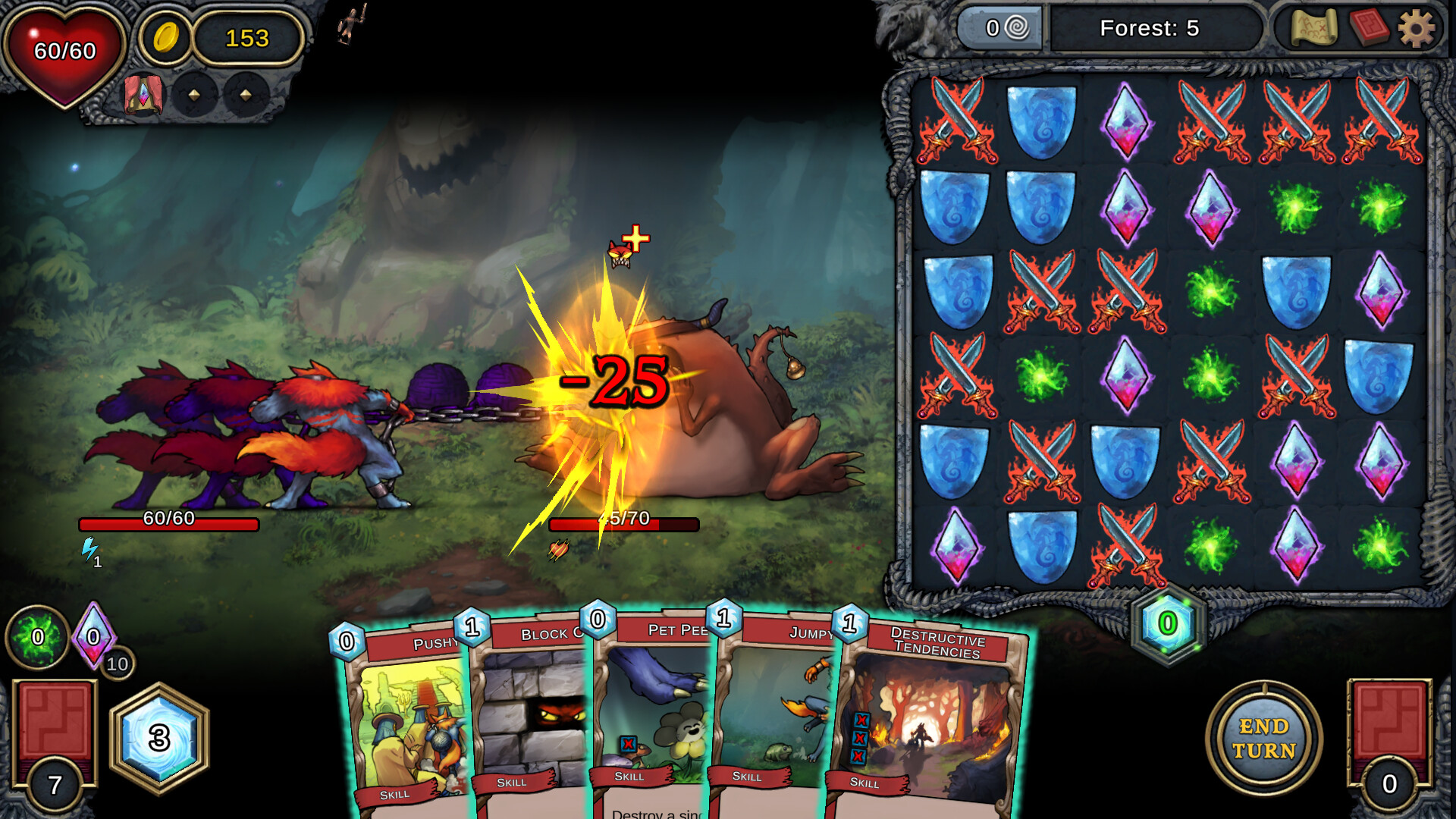1456x819 pixels.
Task: Open the treasure map
Action: (x=1314, y=29)
